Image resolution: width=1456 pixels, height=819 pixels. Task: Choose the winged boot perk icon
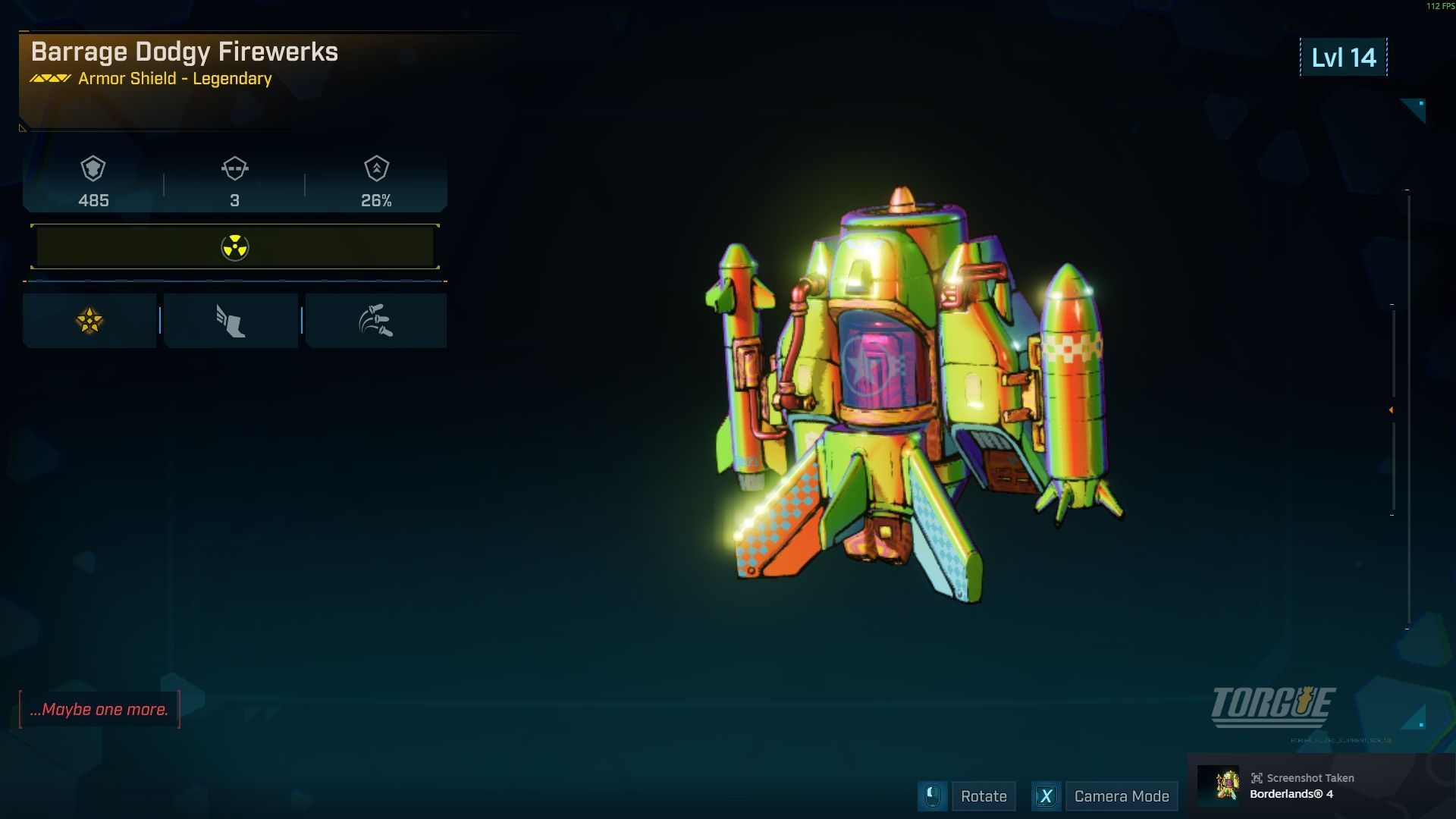[231, 321]
